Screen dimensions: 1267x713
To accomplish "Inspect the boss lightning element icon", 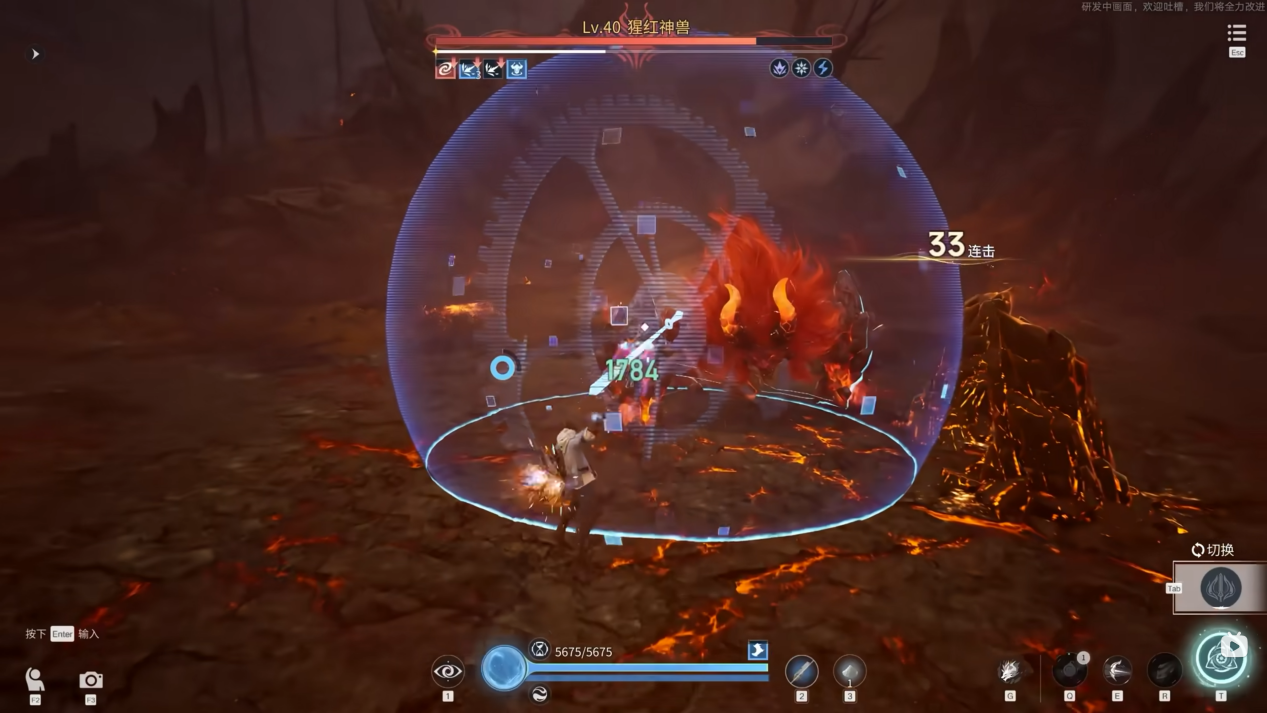I will 823,68.
